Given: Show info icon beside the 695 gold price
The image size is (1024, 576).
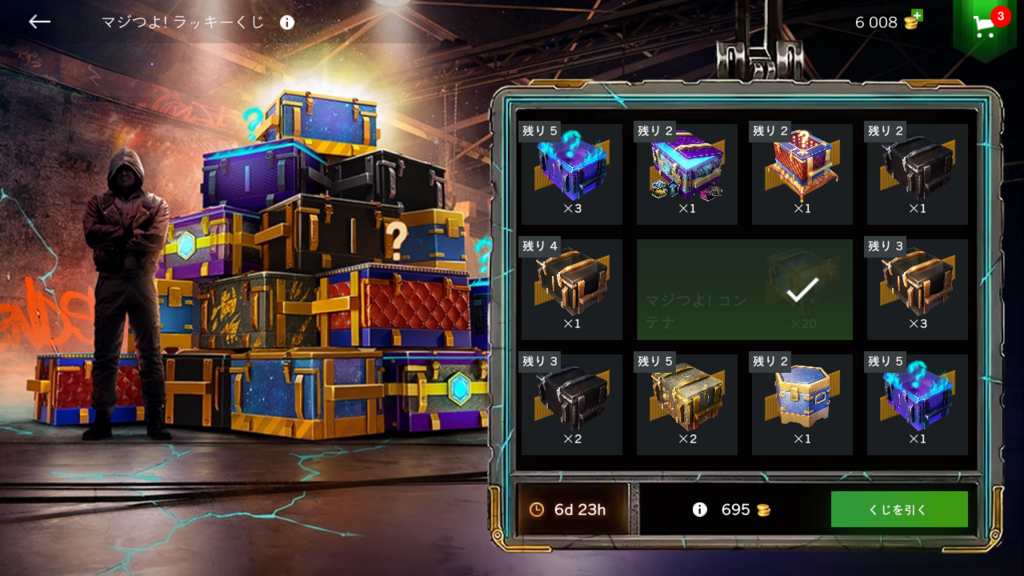Looking at the screenshot, I should (x=700, y=509).
